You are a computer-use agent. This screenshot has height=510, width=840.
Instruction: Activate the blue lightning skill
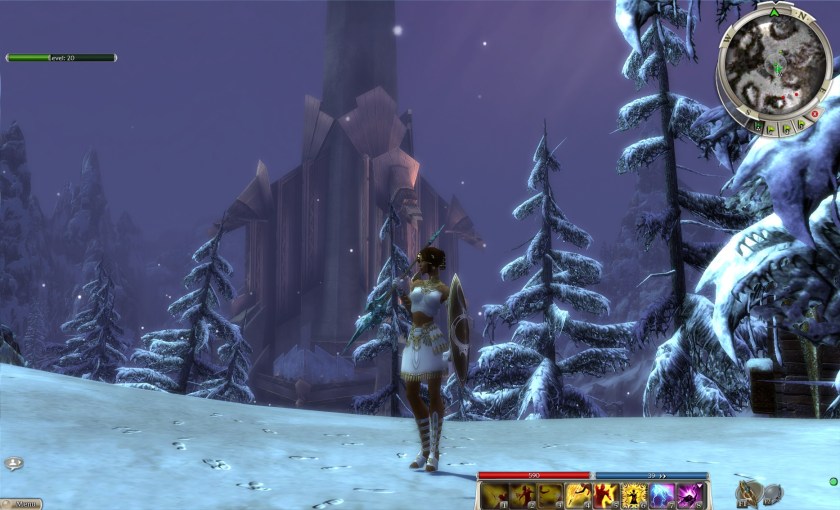(x=662, y=495)
